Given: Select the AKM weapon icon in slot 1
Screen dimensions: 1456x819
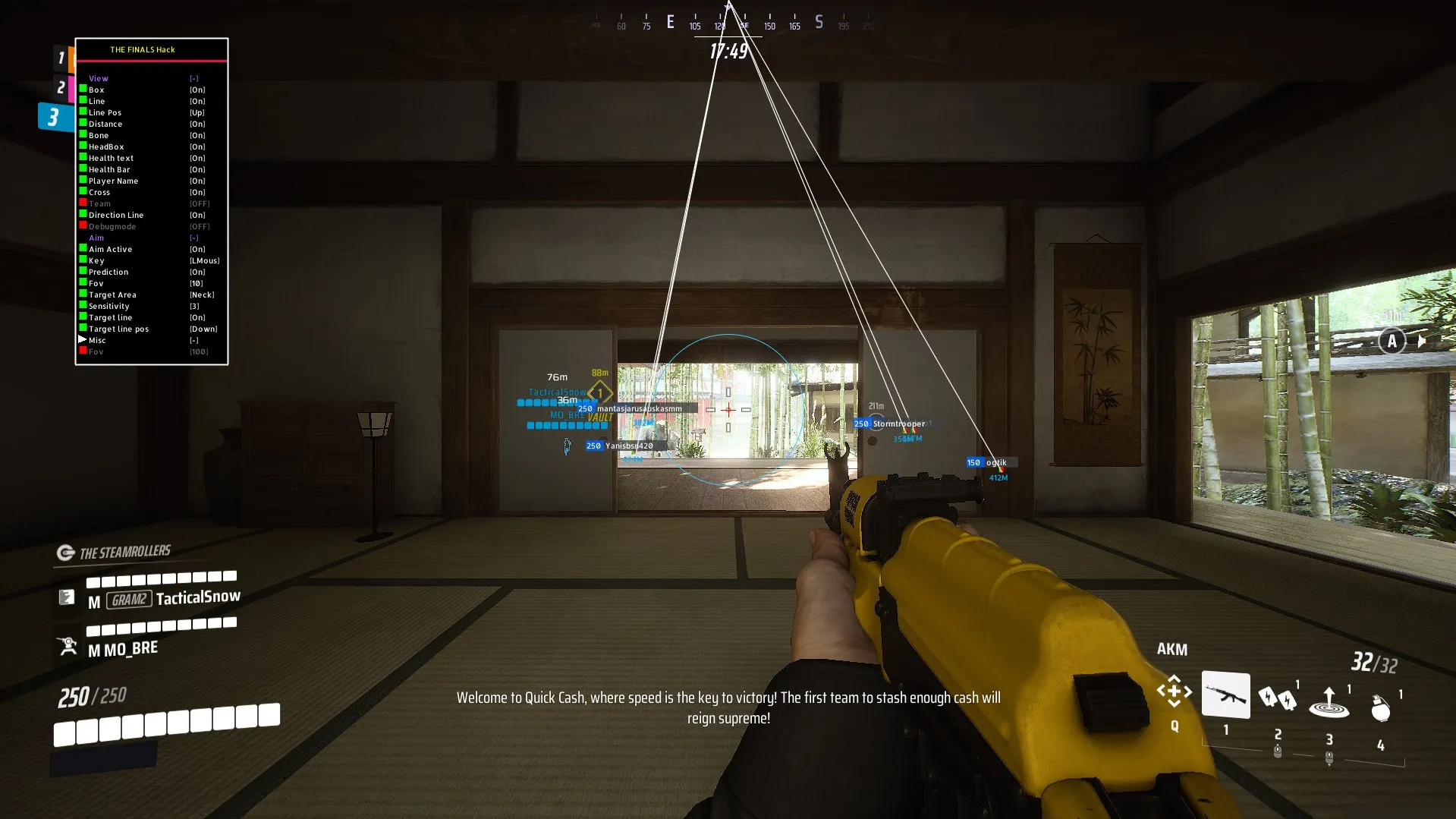Looking at the screenshot, I should 1225,695.
